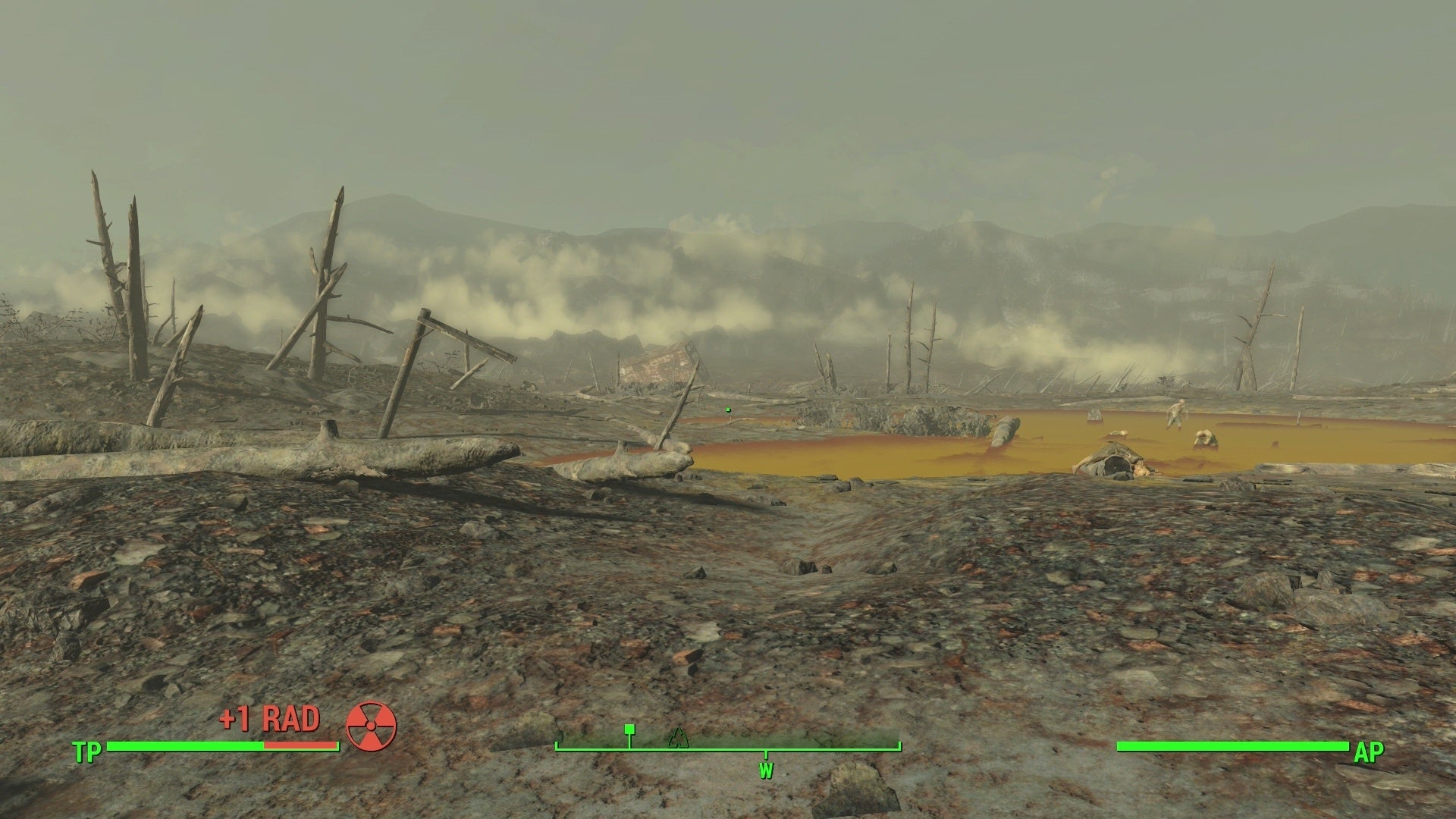Click the left edge tick of the compass bar
This screenshot has width=1456, height=819.
pos(559,745)
